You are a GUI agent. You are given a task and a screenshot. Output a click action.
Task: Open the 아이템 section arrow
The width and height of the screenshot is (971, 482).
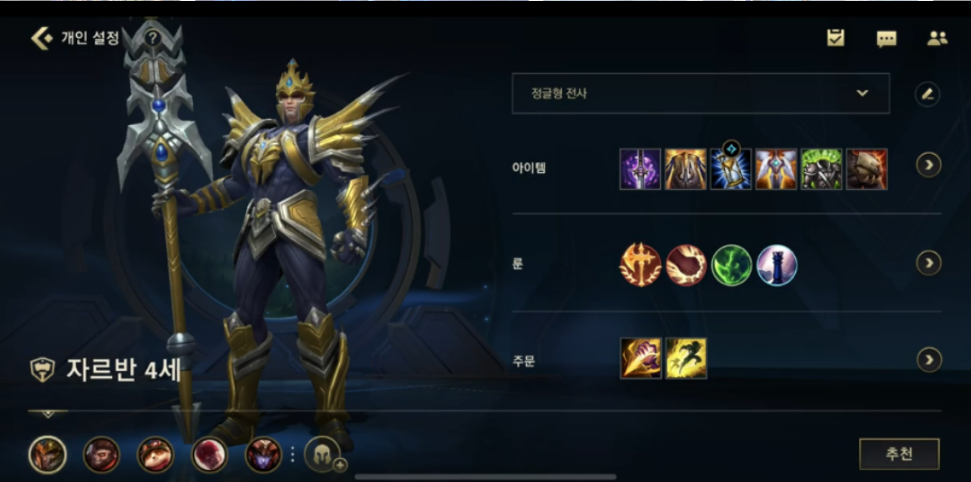pos(929,164)
